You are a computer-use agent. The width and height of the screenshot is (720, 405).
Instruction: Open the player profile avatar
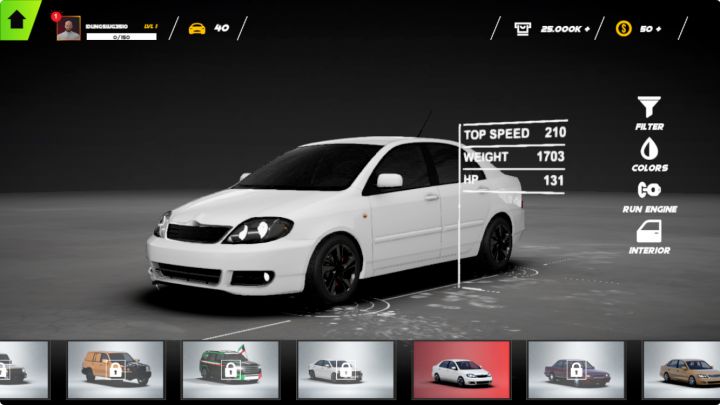point(68,29)
